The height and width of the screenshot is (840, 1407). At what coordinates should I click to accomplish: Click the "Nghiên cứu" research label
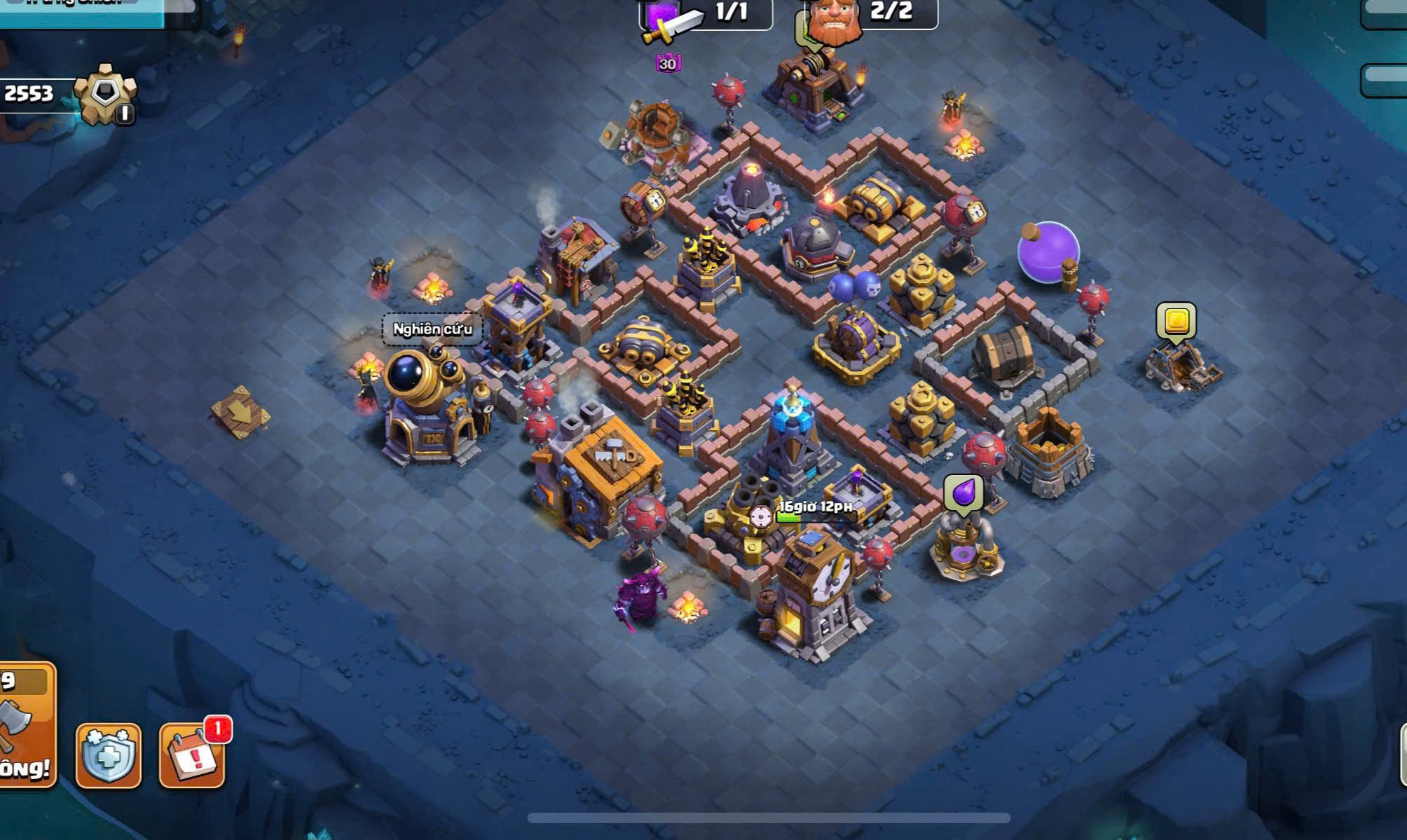[432, 329]
